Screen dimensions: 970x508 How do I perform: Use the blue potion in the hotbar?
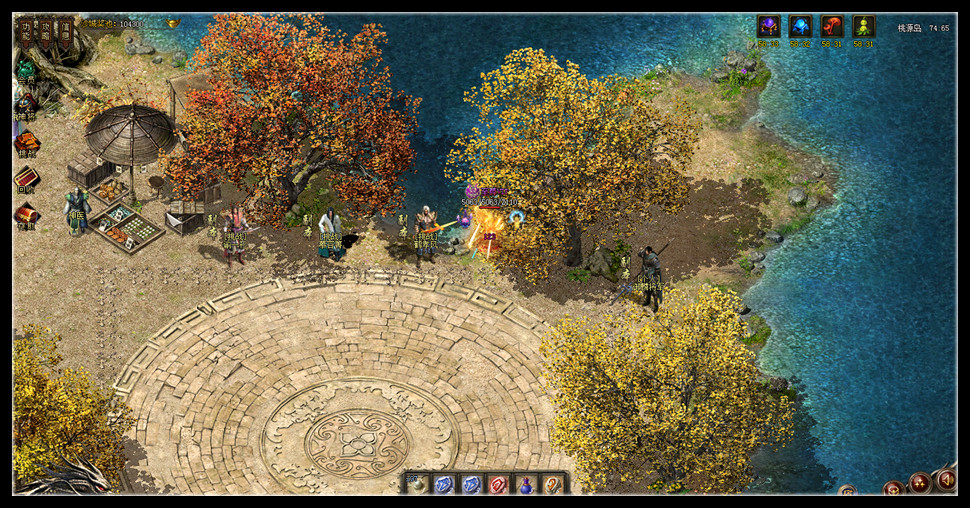pos(525,485)
